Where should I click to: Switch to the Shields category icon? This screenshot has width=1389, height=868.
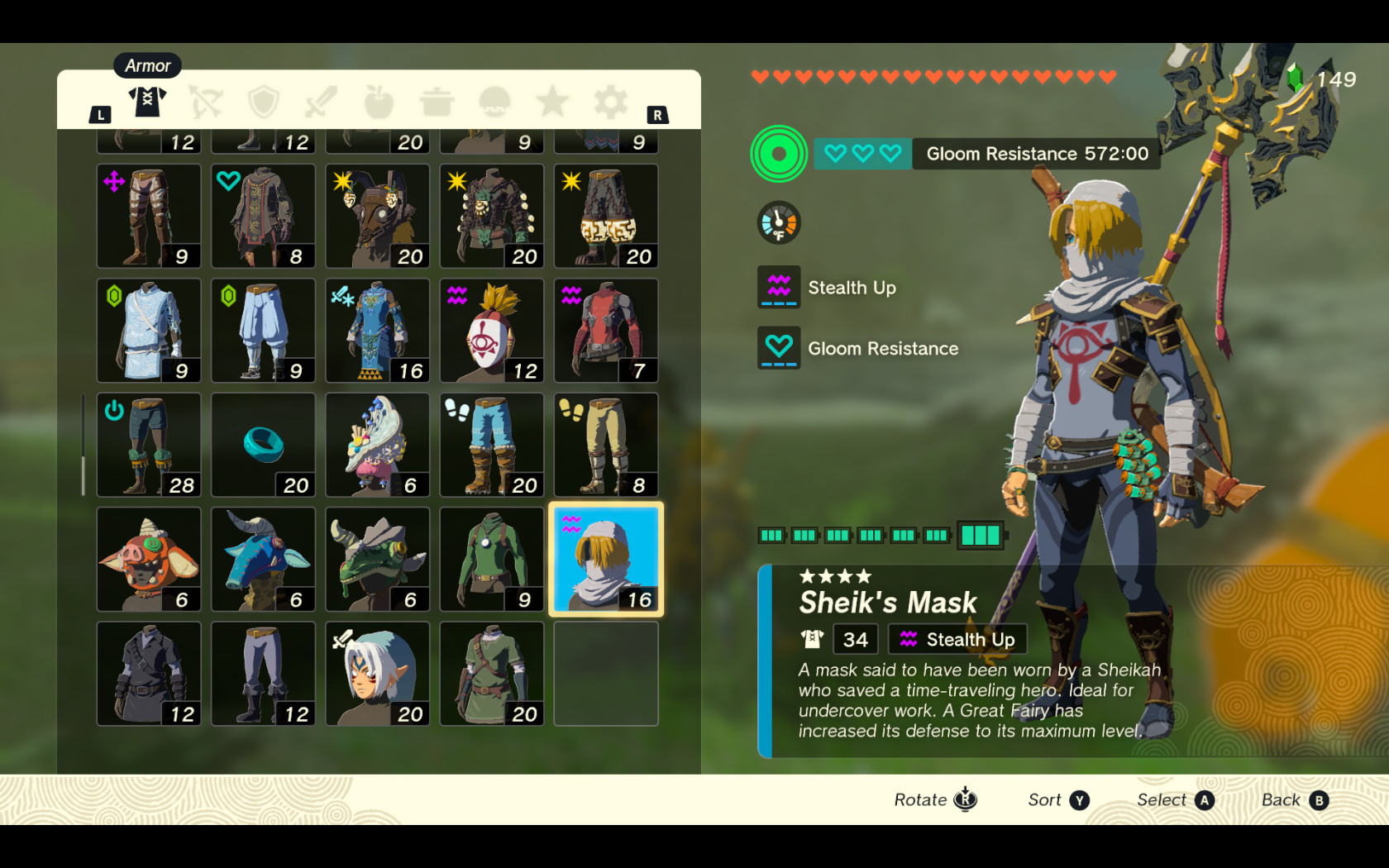pyautogui.click(x=262, y=101)
